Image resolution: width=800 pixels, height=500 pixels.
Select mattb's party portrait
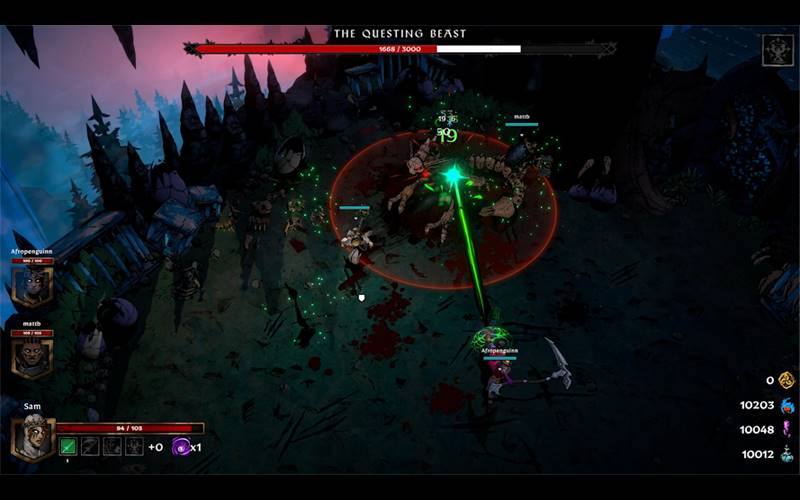click(x=31, y=357)
